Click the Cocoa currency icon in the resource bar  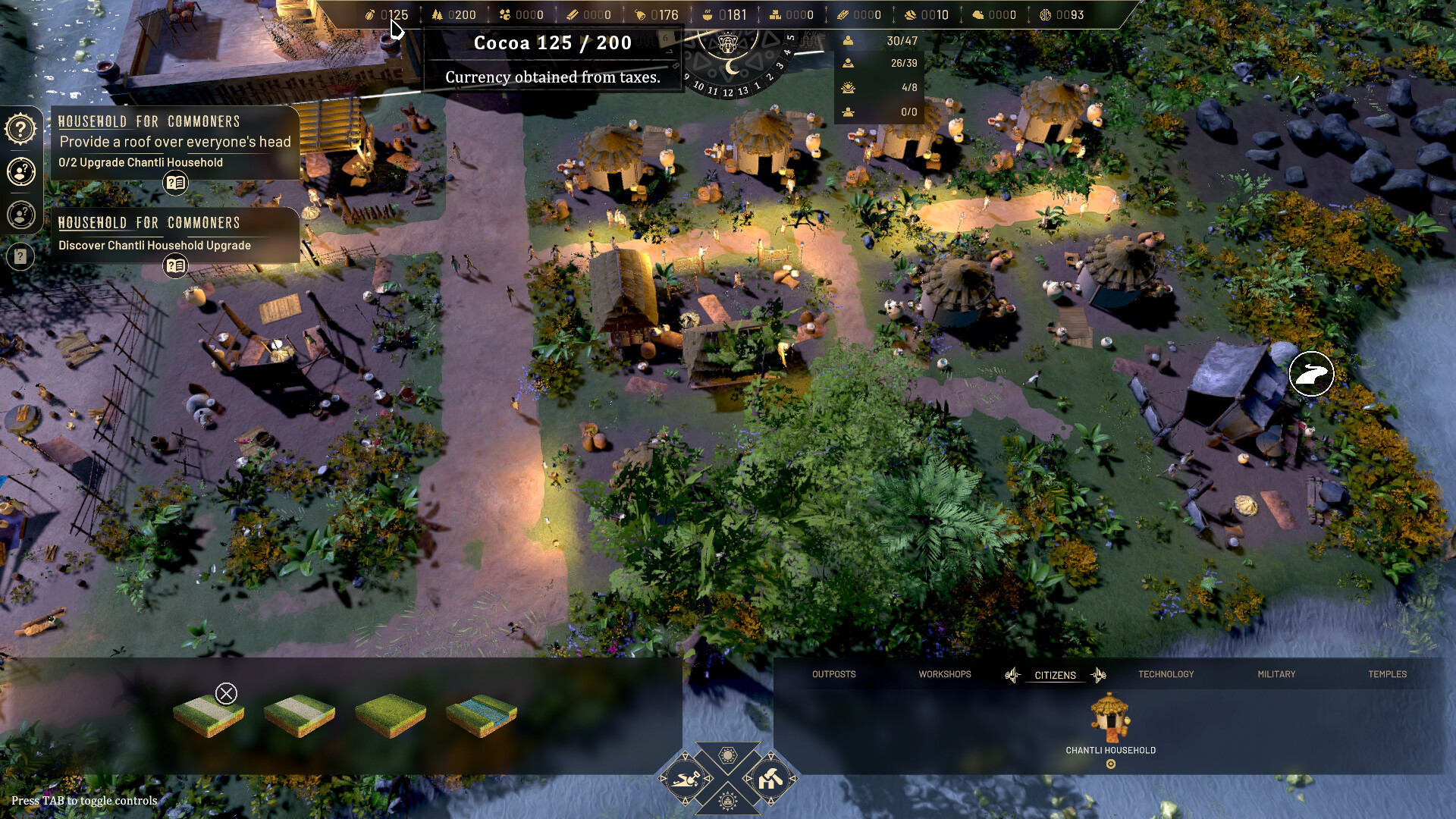pyautogui.click(x=370, y=14)
